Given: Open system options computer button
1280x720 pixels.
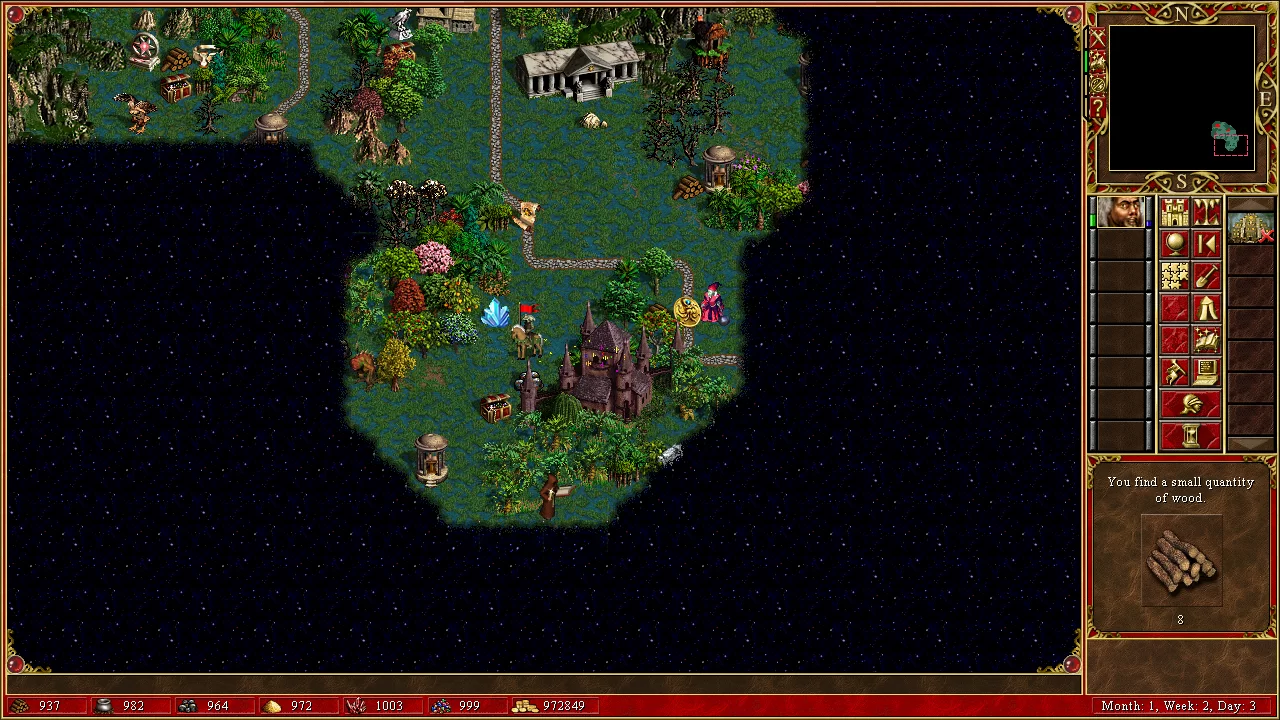Looking at the screenshot, I should tap(1207, 372).
